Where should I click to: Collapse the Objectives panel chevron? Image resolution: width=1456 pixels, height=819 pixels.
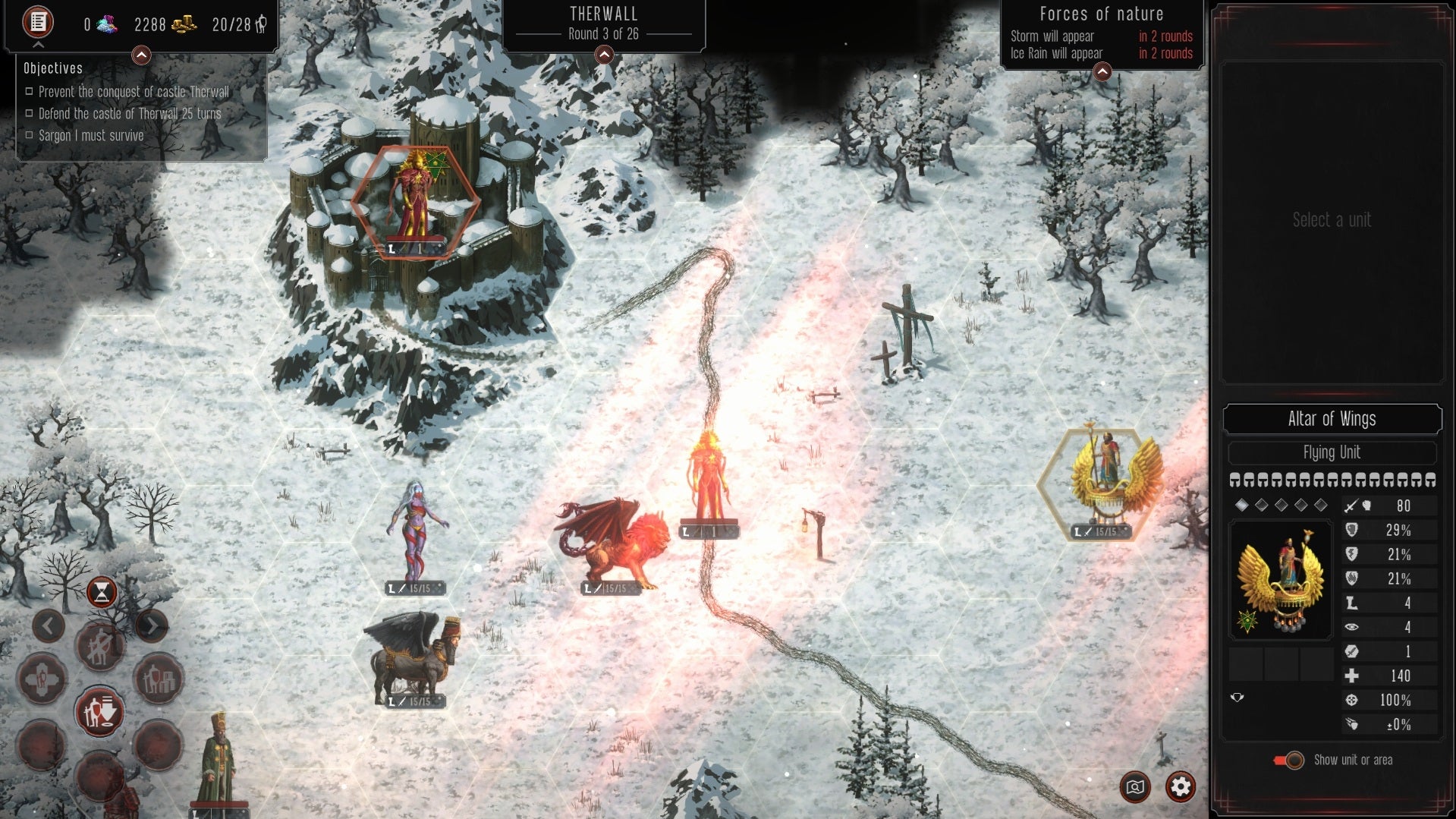(x=140, y=54)
